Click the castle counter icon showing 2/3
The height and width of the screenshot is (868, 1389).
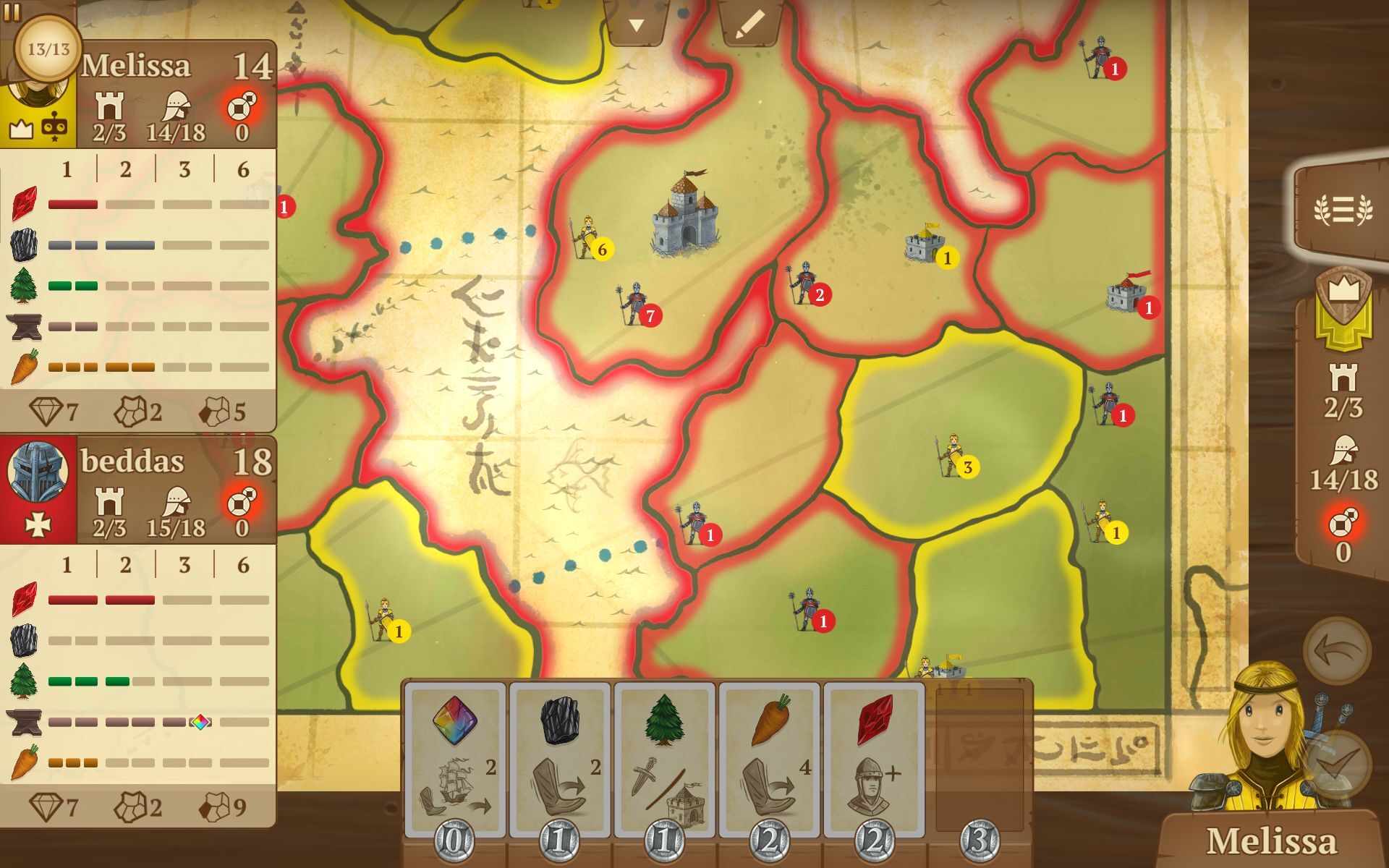click(x=1344, y=391)
